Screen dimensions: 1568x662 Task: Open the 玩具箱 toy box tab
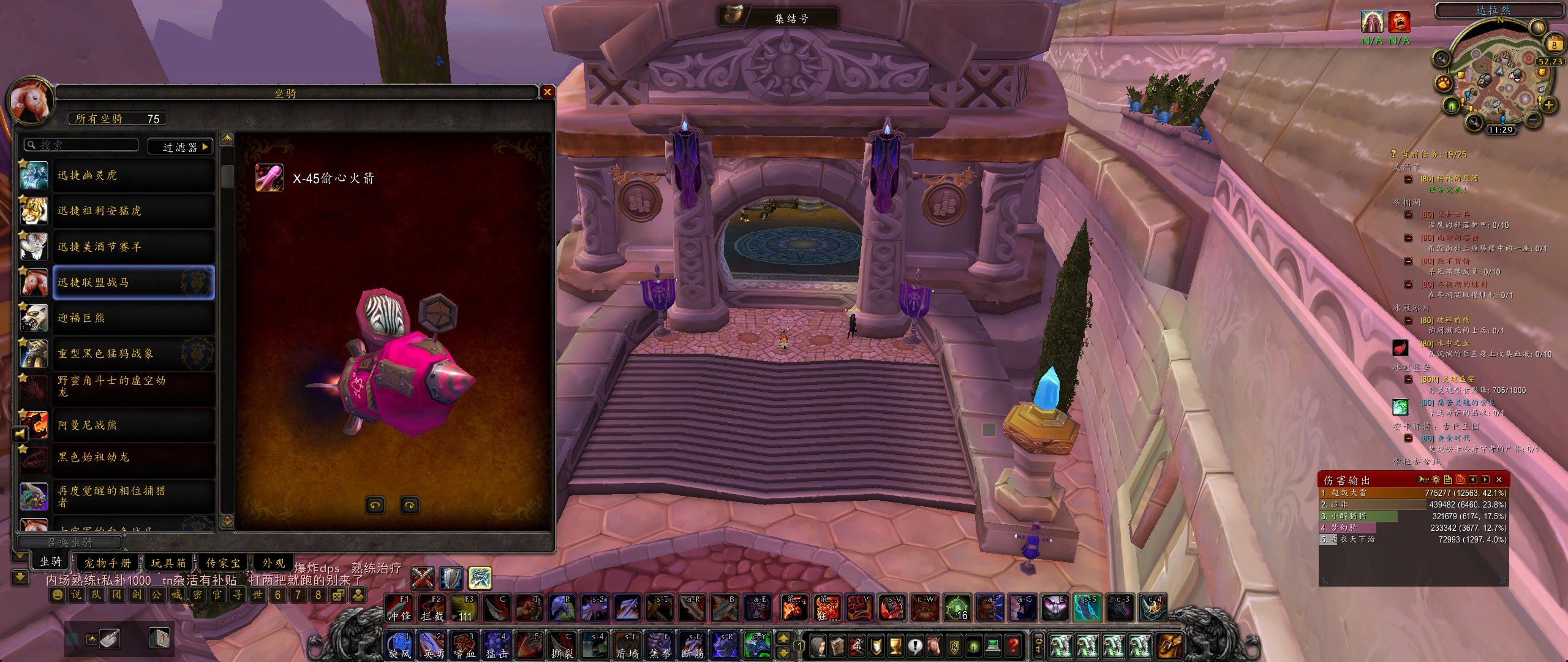click(x=168, y=563)
